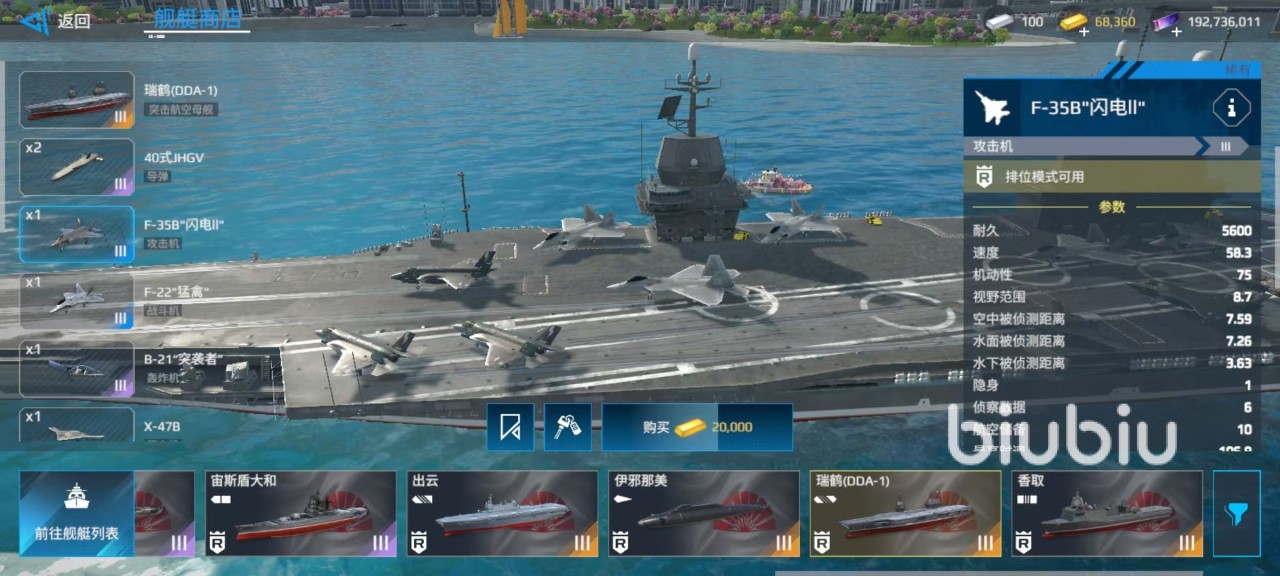1280x576 pixels.
Task: Choose the F-35B "闪电II" attack aircraft slot
Action: point(77,234)
